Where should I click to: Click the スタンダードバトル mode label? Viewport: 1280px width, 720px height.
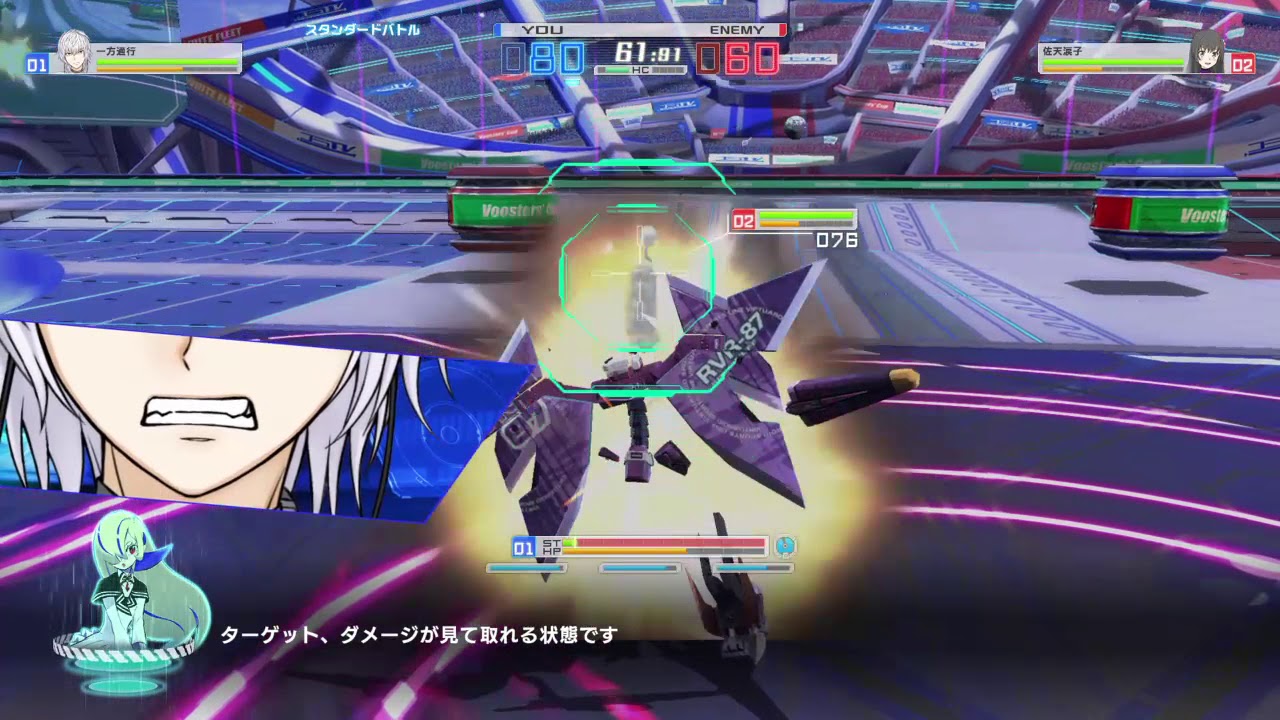pos(364,30)
